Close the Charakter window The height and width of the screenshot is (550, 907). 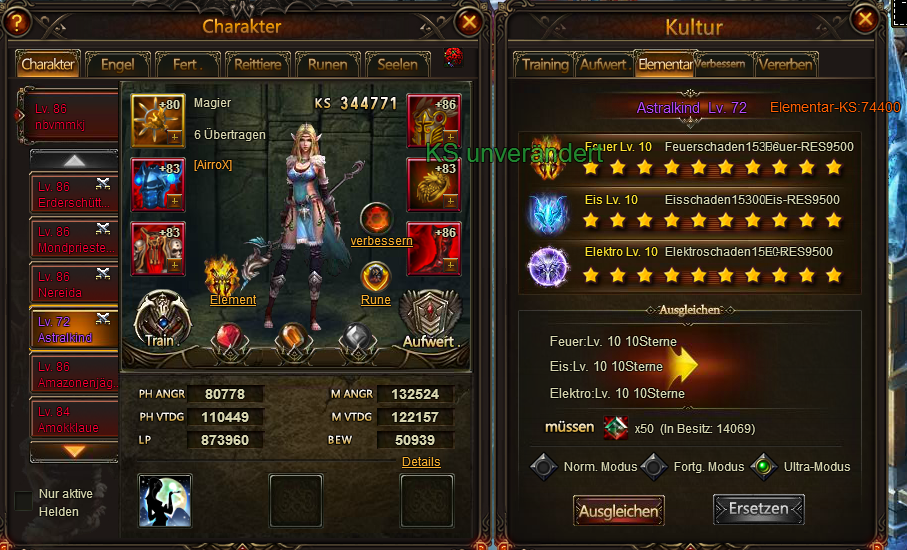pos(468,21)
